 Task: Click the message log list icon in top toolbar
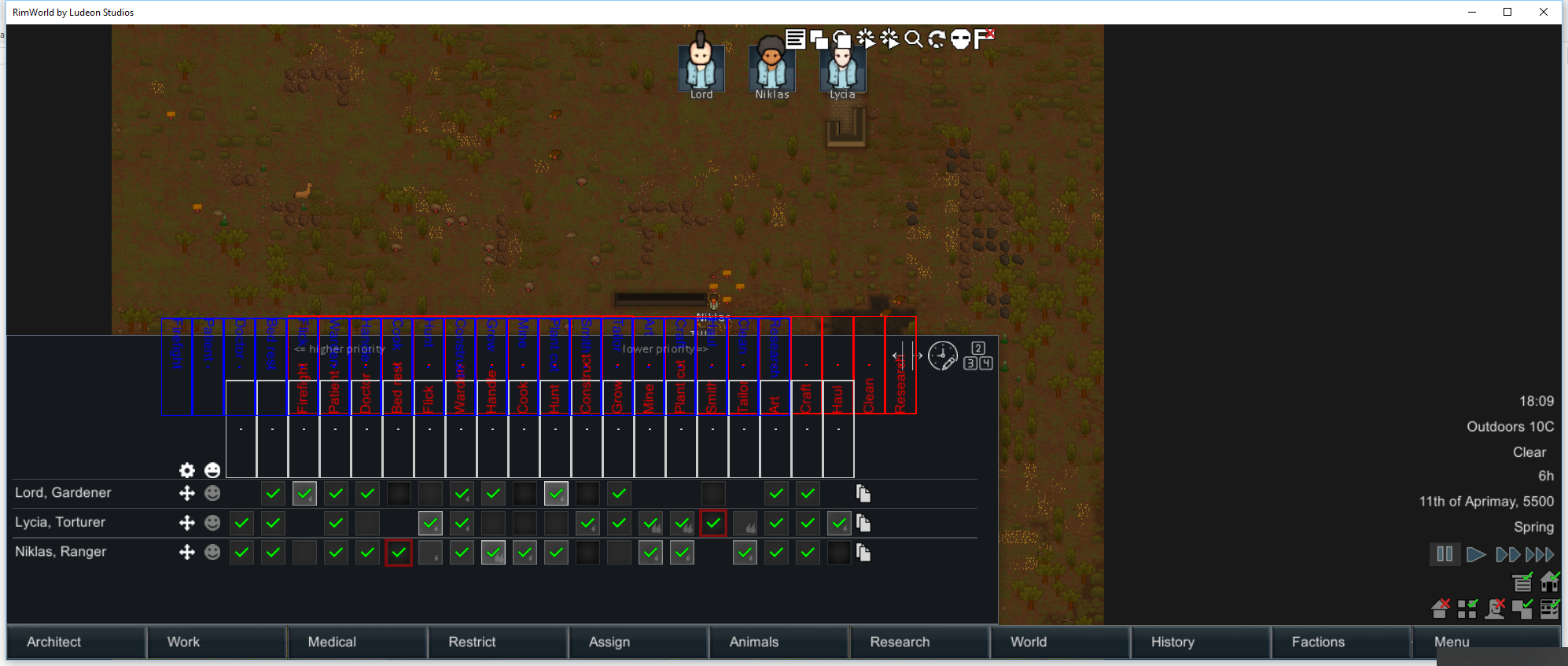797,39
